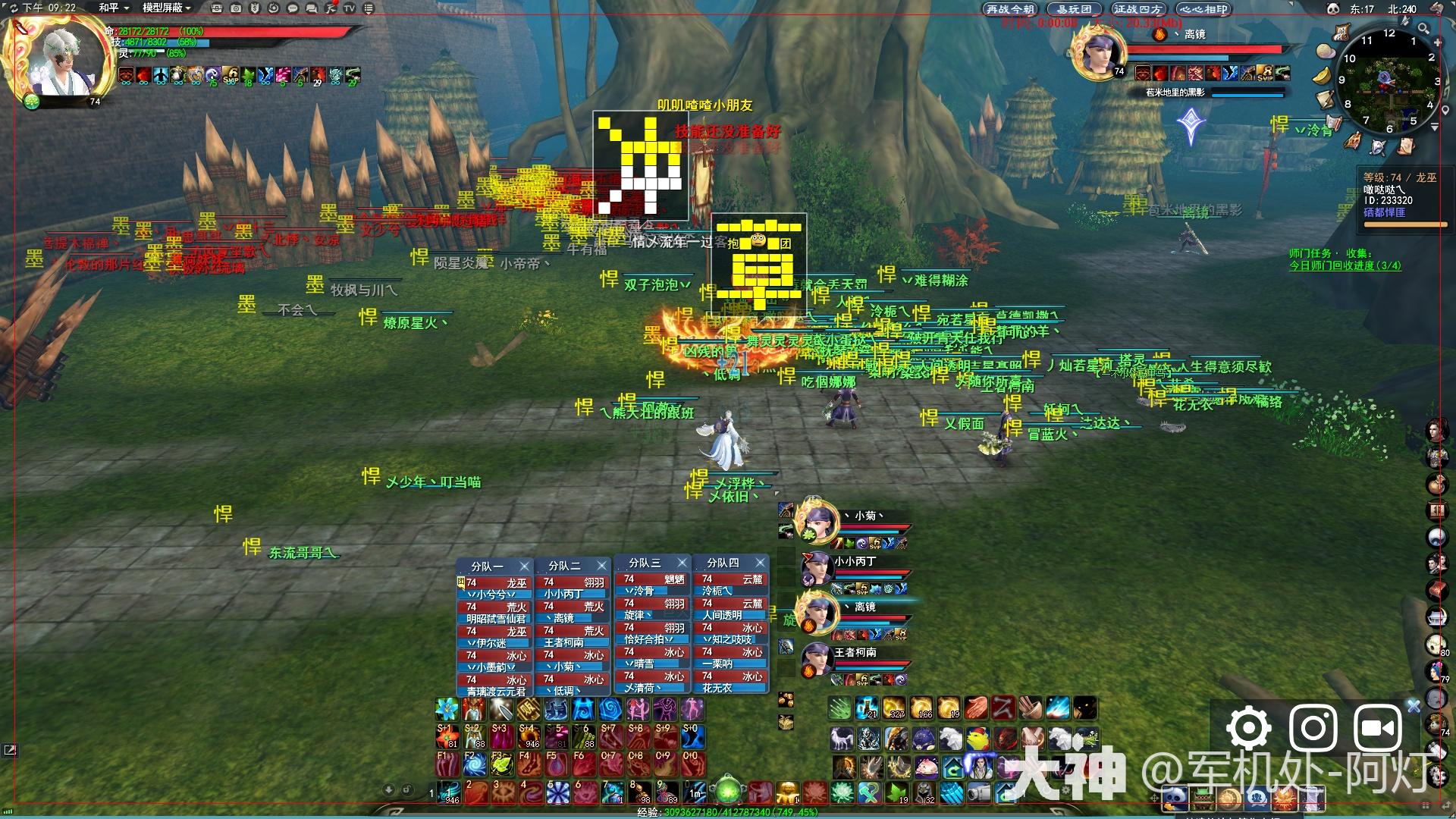The width and height of the screenshot is (1456, 819).
Task: Click the minimap magnifier search icon
Action: pyautogui.click(x=1423, y=29)
